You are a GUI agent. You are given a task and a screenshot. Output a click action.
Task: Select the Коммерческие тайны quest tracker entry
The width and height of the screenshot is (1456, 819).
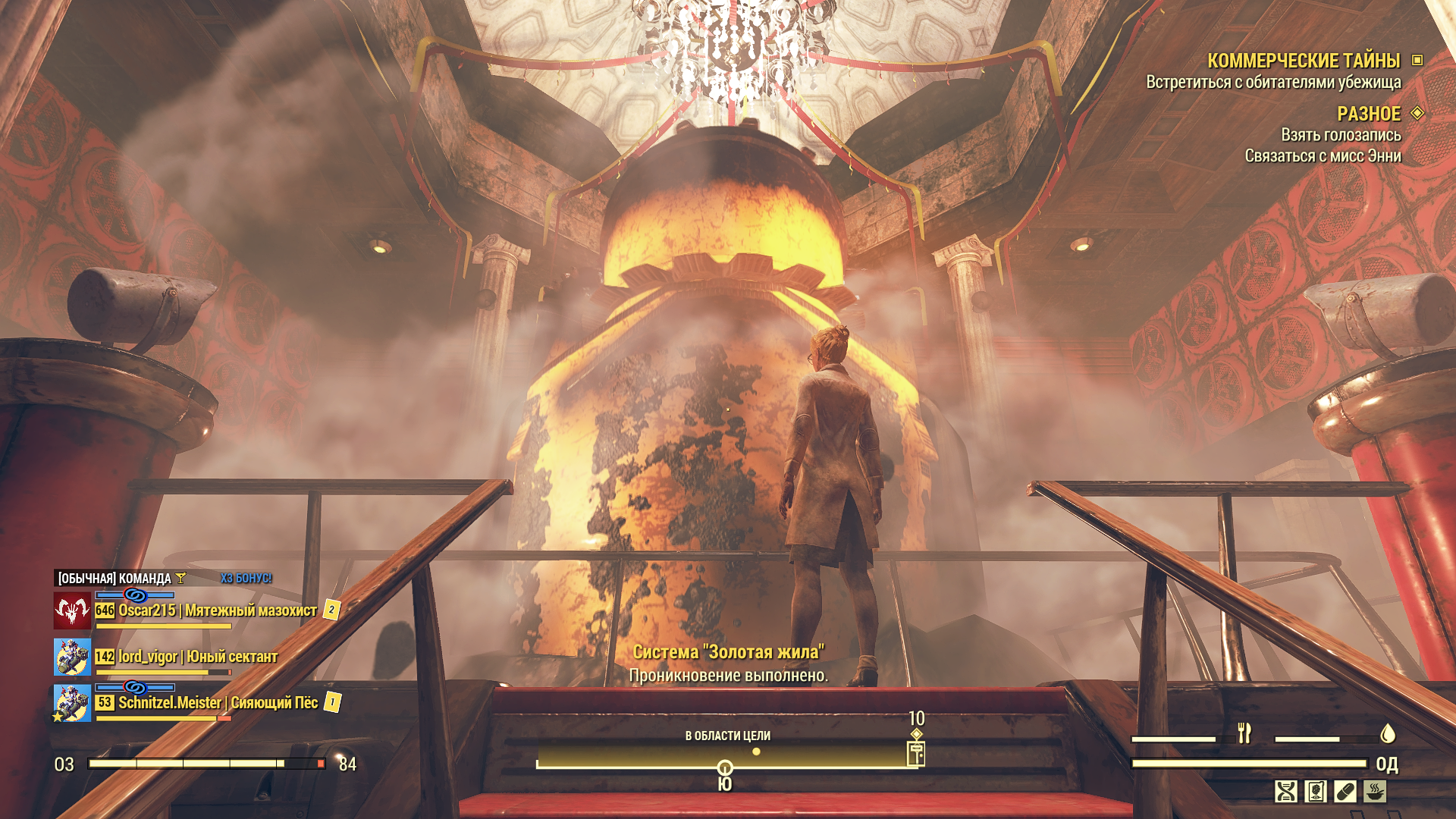[x=1303, y=61]
